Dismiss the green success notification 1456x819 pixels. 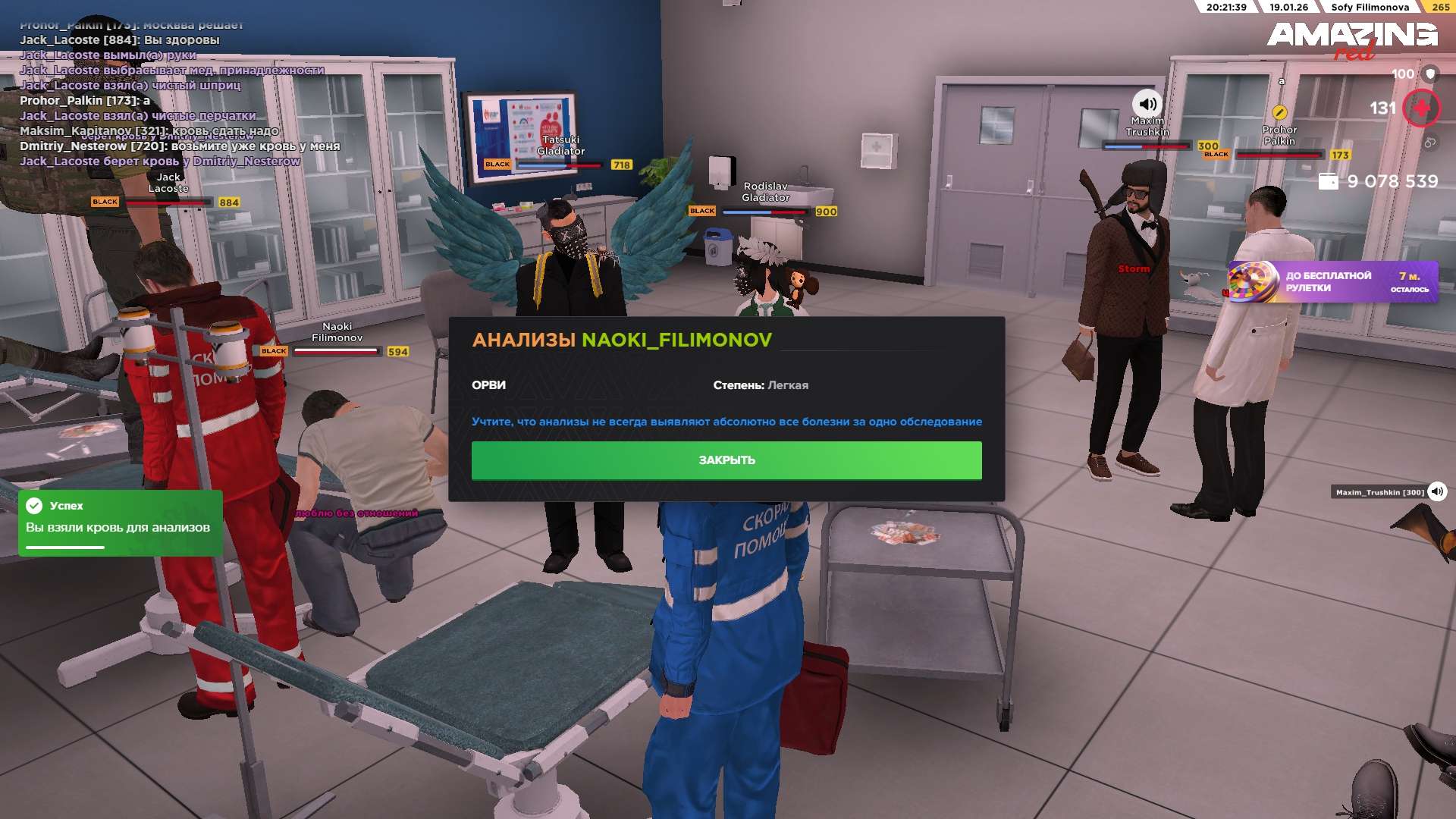[x=120, y=523]
